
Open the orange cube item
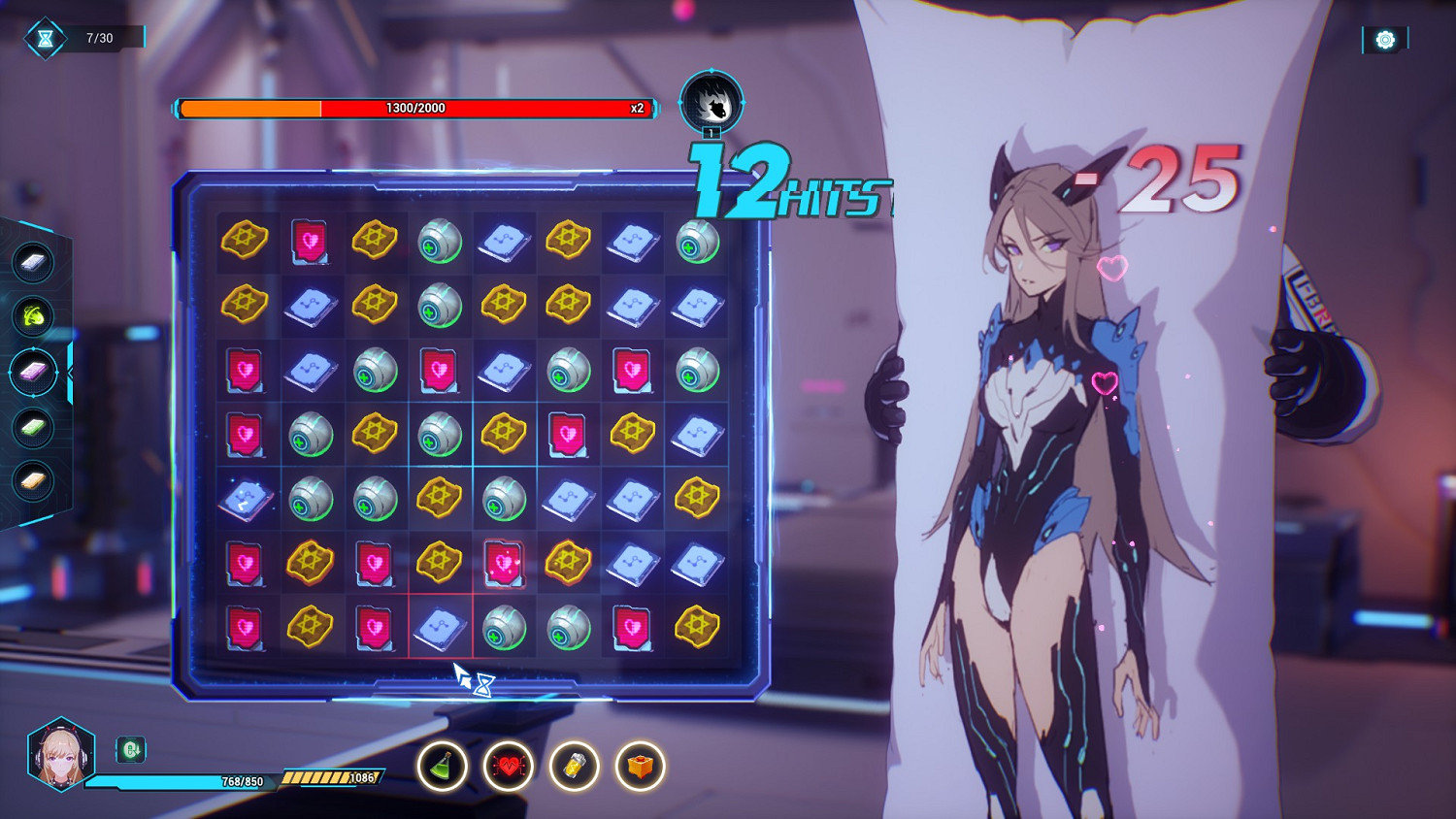click(x=642, y=767)
